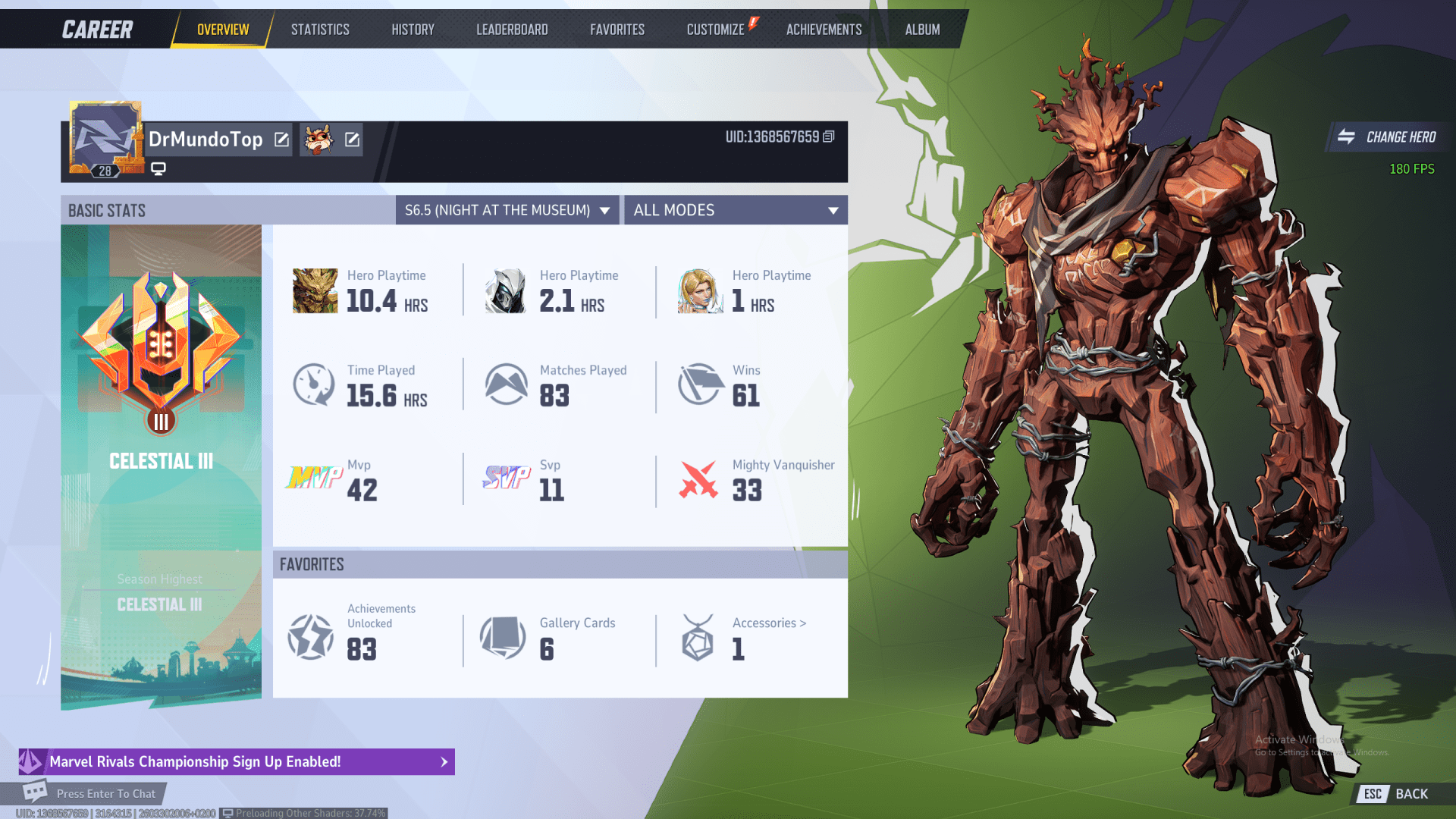Expand the Accessories section arrow
The width and height of the screenshot is (1456, 819).
(802, 623)
